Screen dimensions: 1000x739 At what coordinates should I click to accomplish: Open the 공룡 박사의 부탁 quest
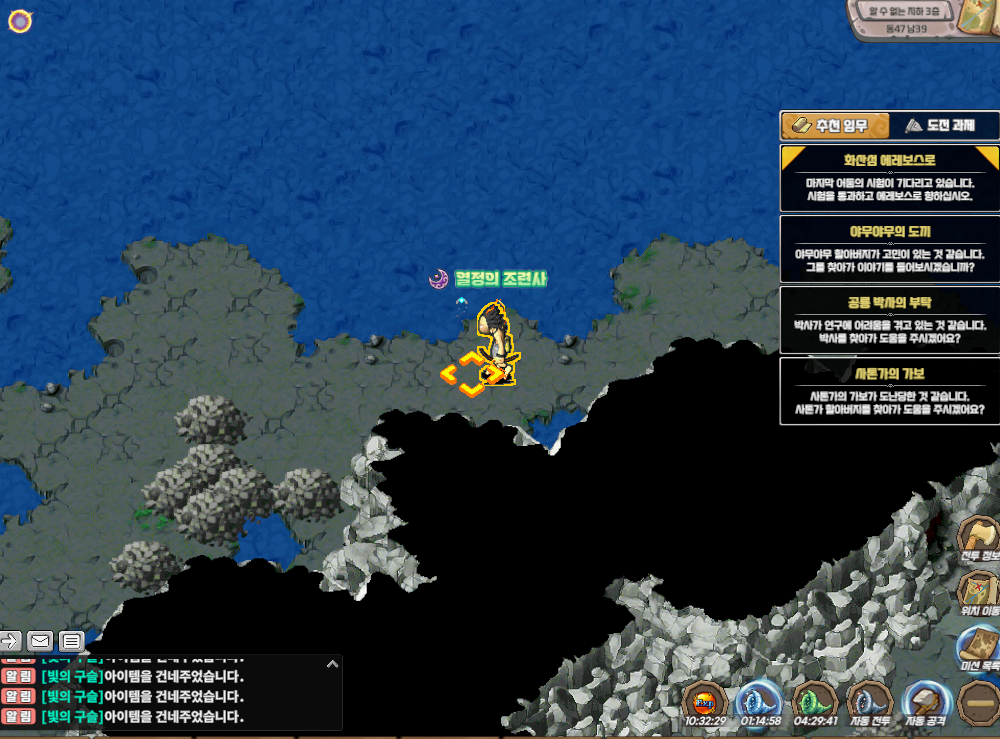(889, 320)
